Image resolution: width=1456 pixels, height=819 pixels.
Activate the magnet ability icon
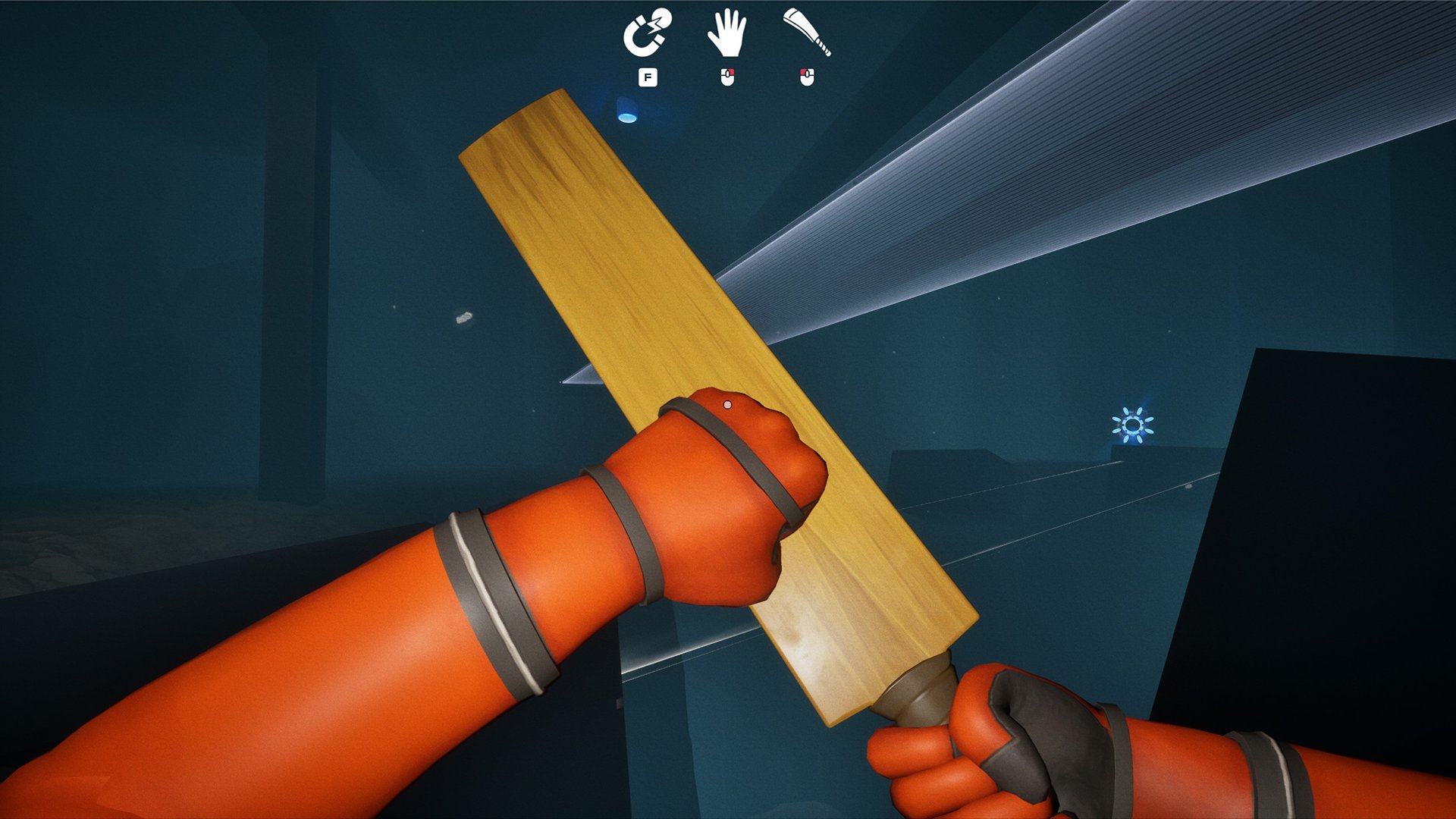click(646, 33)
